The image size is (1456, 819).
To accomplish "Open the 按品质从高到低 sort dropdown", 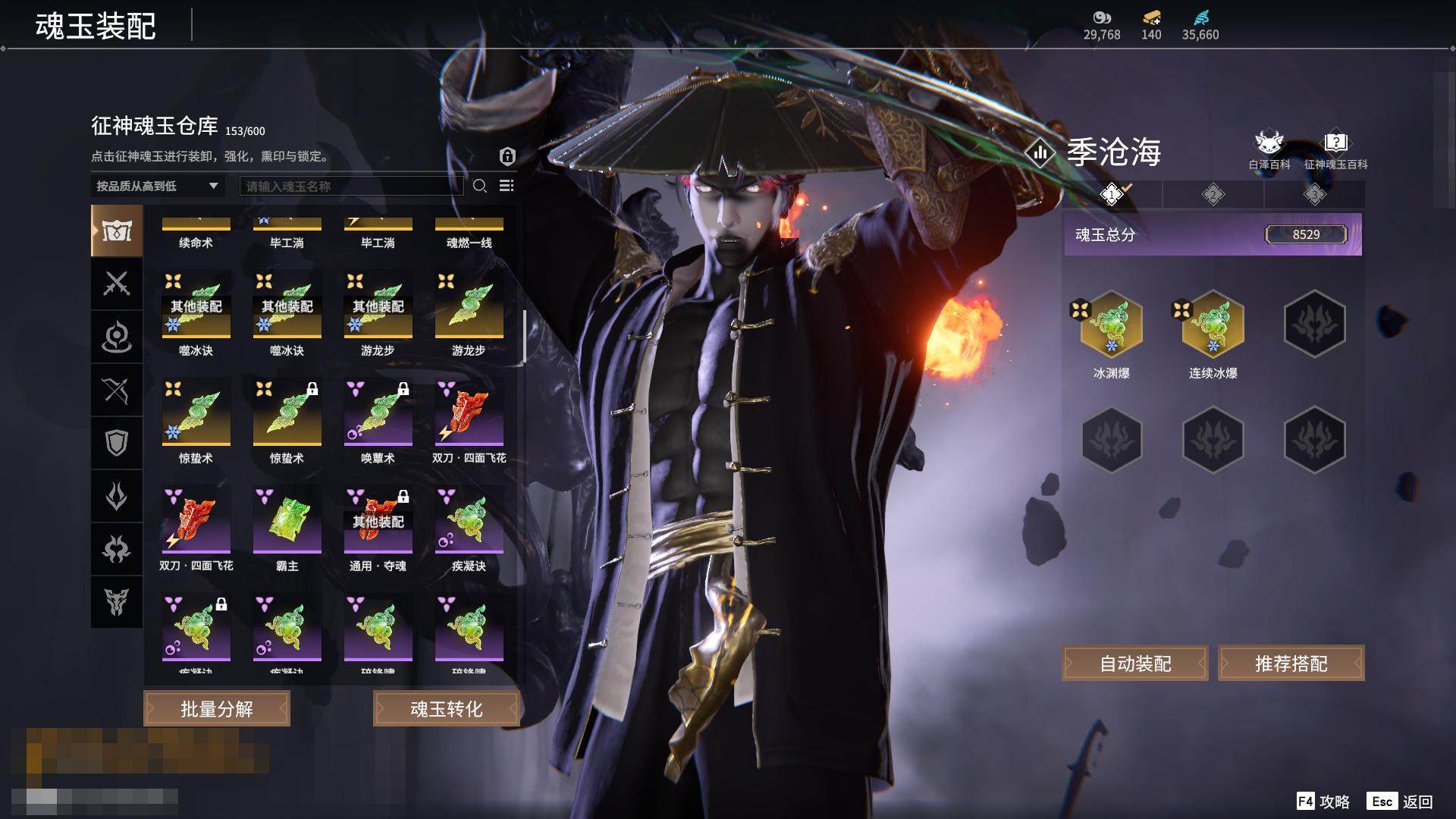I will pyautogui.click(x=157, y=186).
